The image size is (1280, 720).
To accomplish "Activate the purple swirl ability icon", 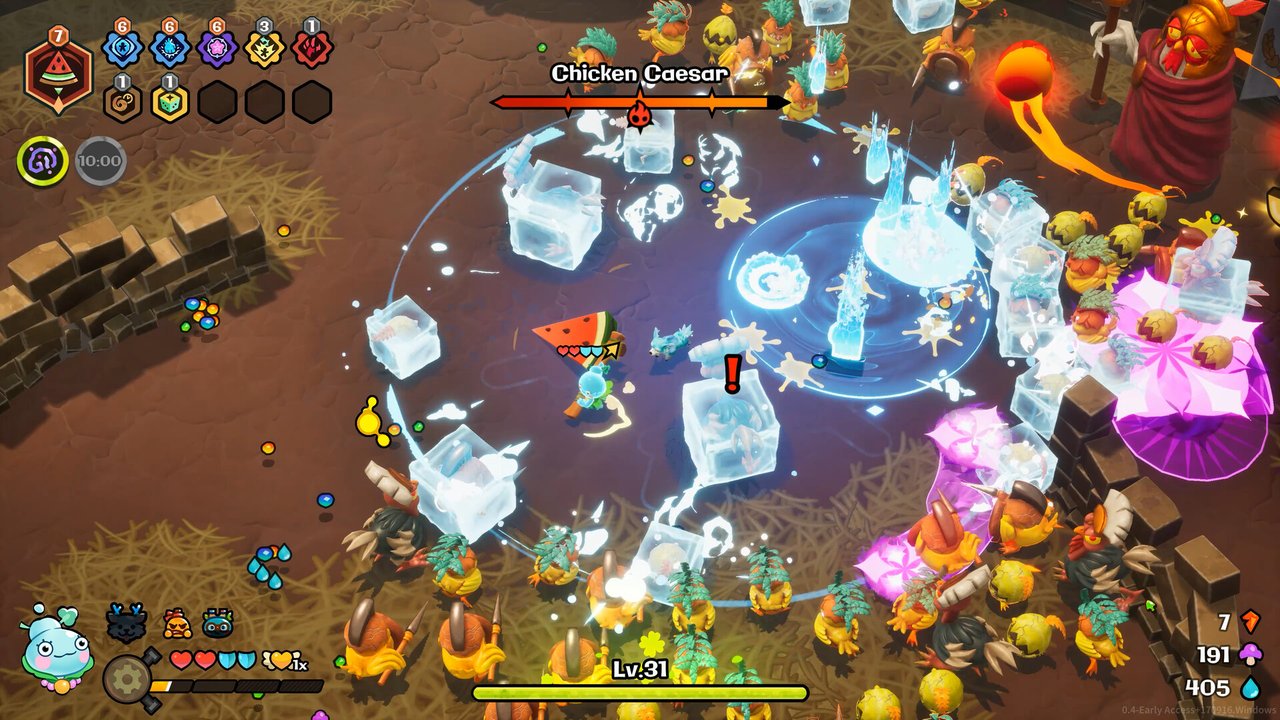I will click(x=42, y=160).
